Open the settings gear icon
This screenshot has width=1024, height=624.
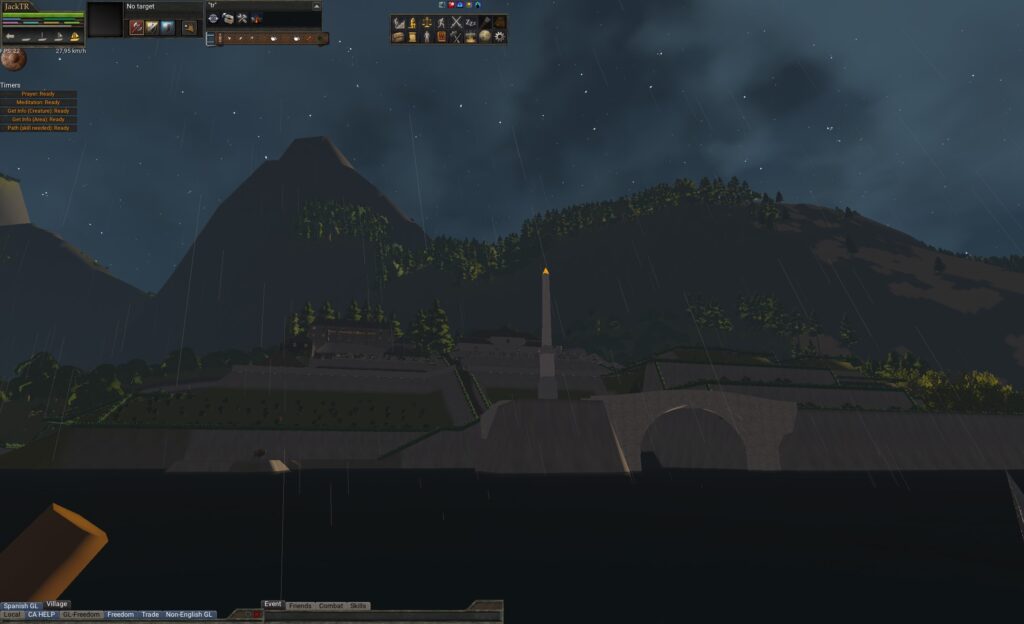coord(500,37)
